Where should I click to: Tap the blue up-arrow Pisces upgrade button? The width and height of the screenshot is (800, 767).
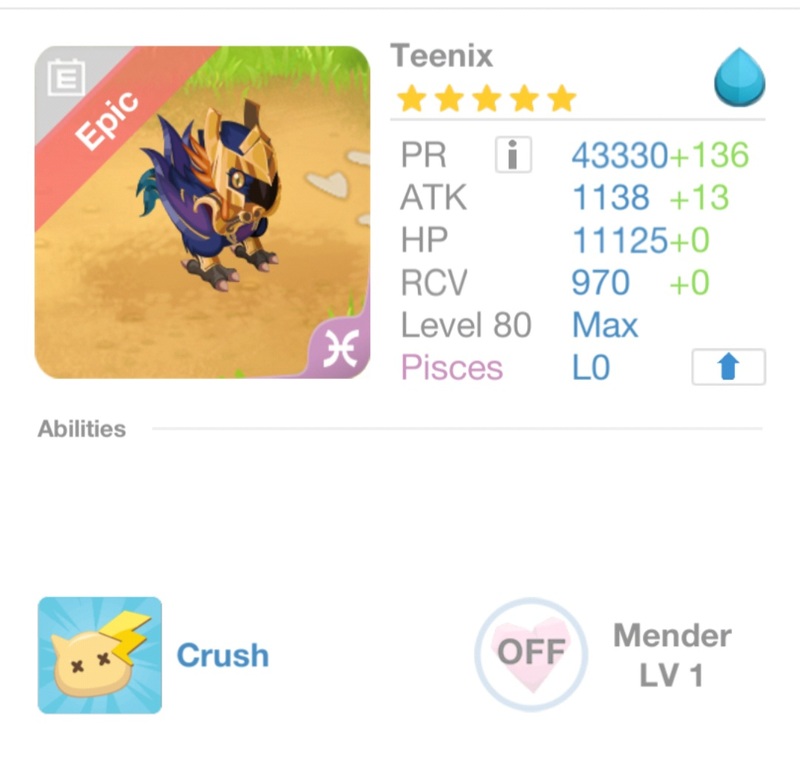pos(728,367)
